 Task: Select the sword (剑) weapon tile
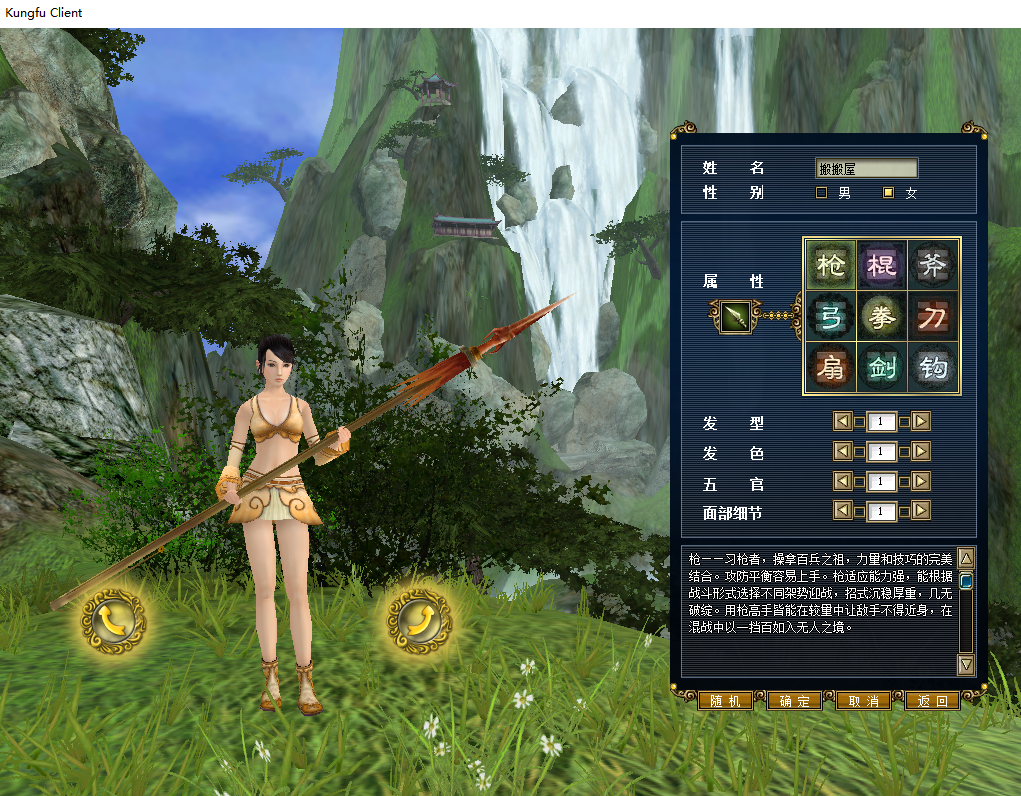[x=881, y=369]
